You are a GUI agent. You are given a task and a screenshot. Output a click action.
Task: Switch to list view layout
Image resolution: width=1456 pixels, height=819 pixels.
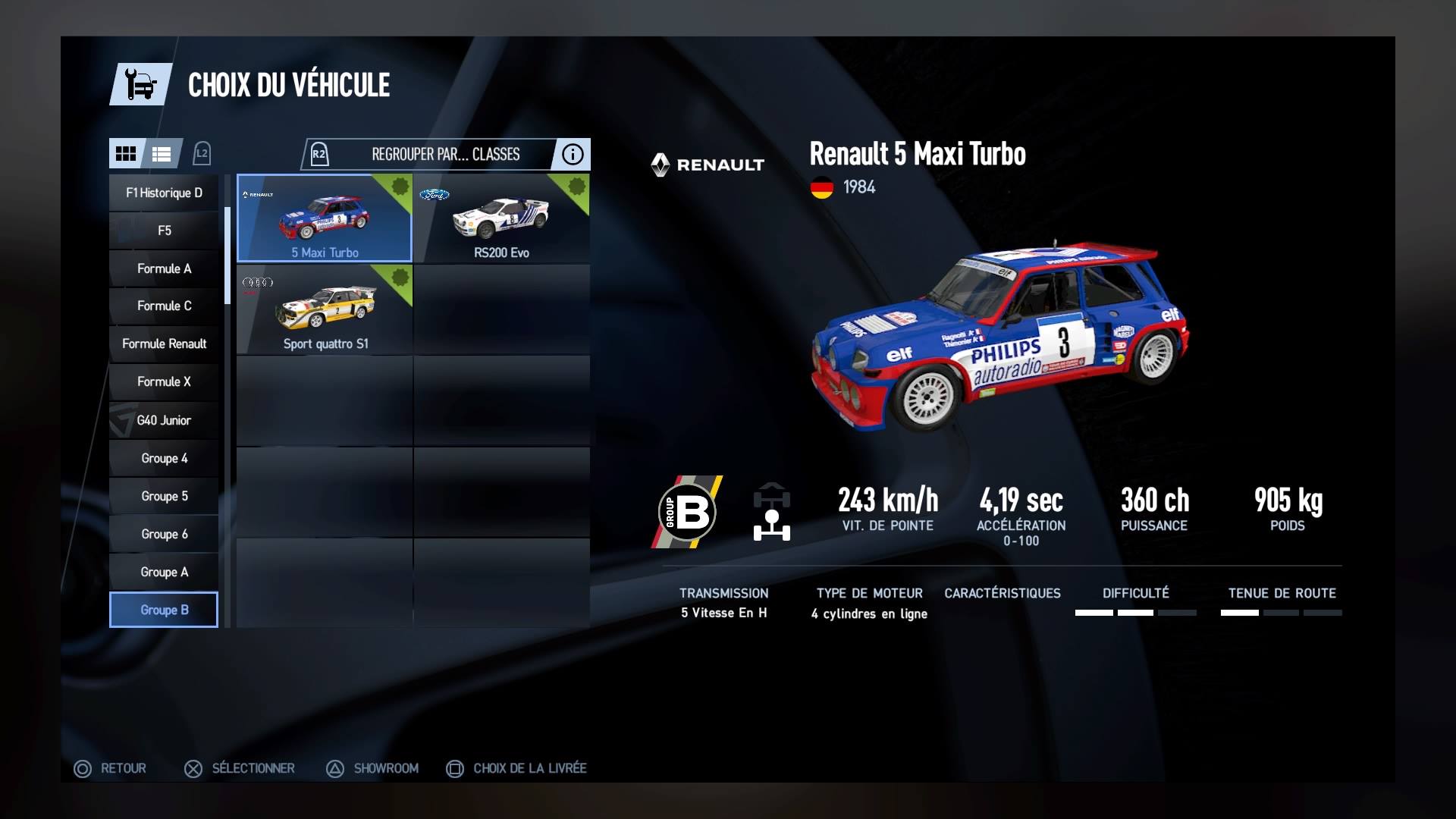[x=162, y=154]
